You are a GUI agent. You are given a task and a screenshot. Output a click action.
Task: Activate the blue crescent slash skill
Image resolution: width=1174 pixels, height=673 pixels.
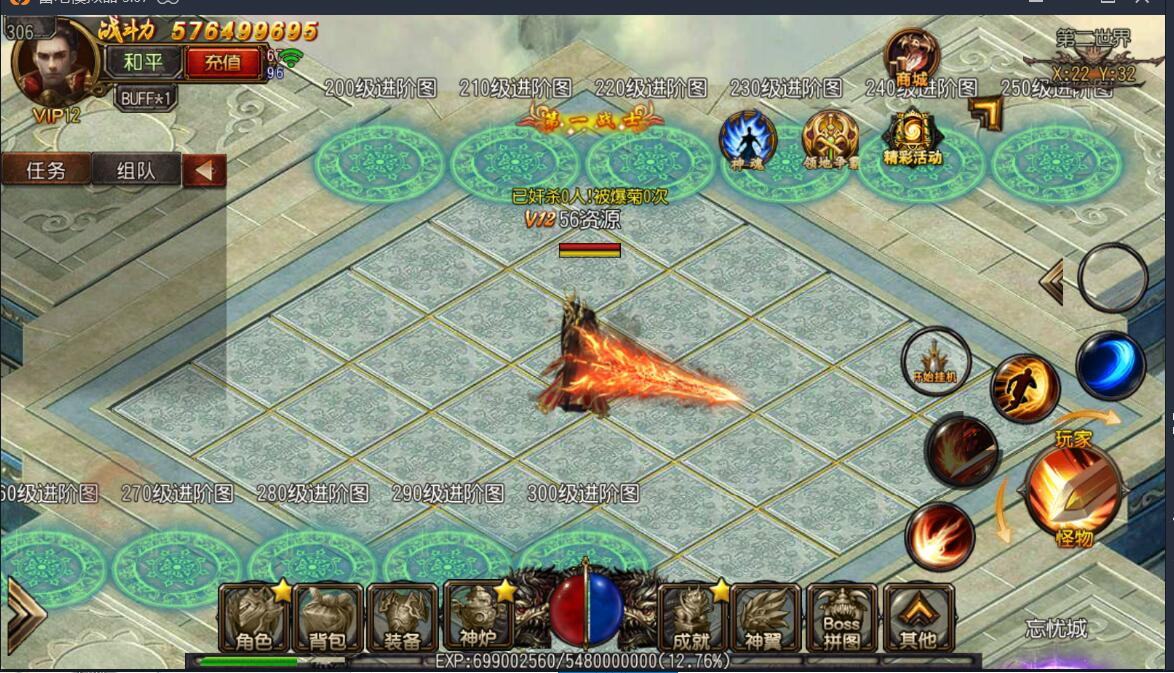[x=1110, y=365]
